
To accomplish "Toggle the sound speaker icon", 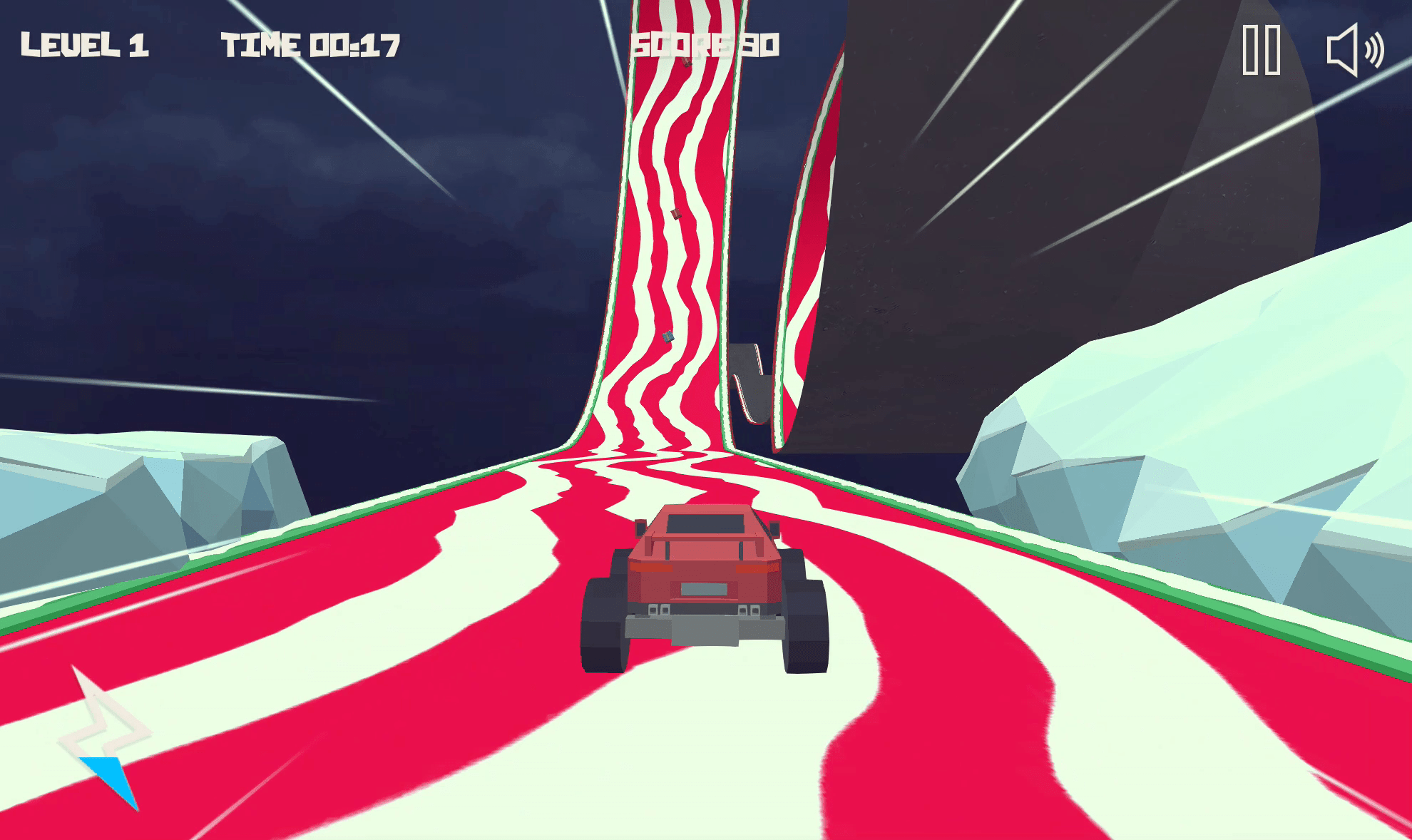I will pos(1354,50).
